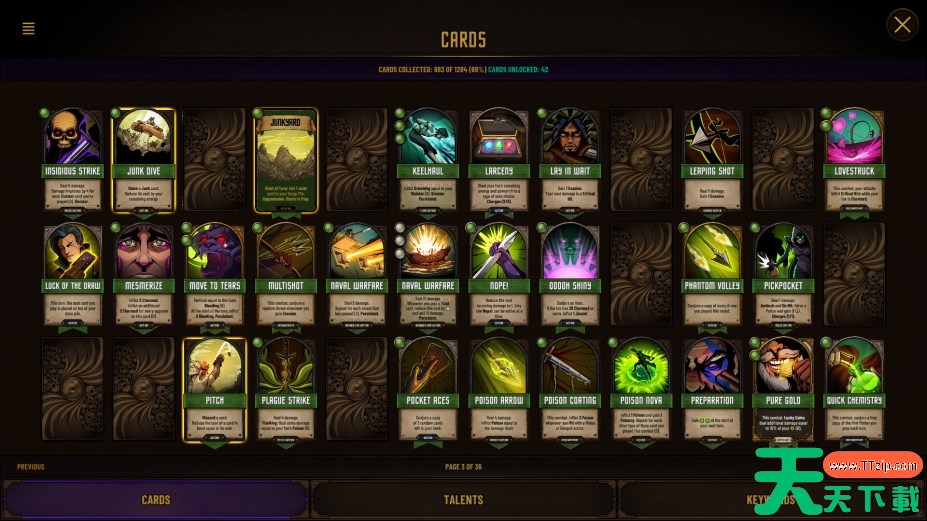This screenshot has height=521, width=927.
Task: Open the Larceny card
Action: click(499, 160)
